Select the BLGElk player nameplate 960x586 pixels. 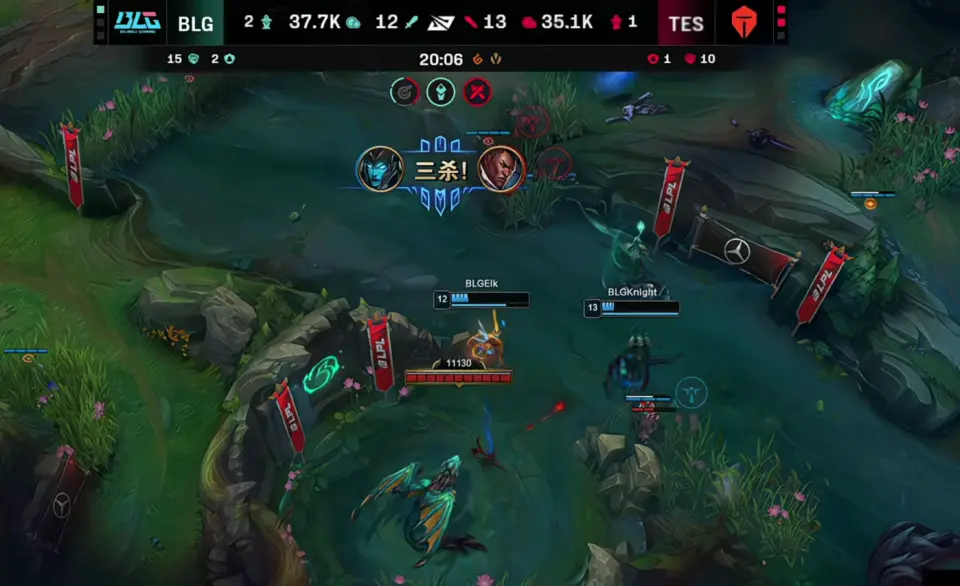point(481,284)
